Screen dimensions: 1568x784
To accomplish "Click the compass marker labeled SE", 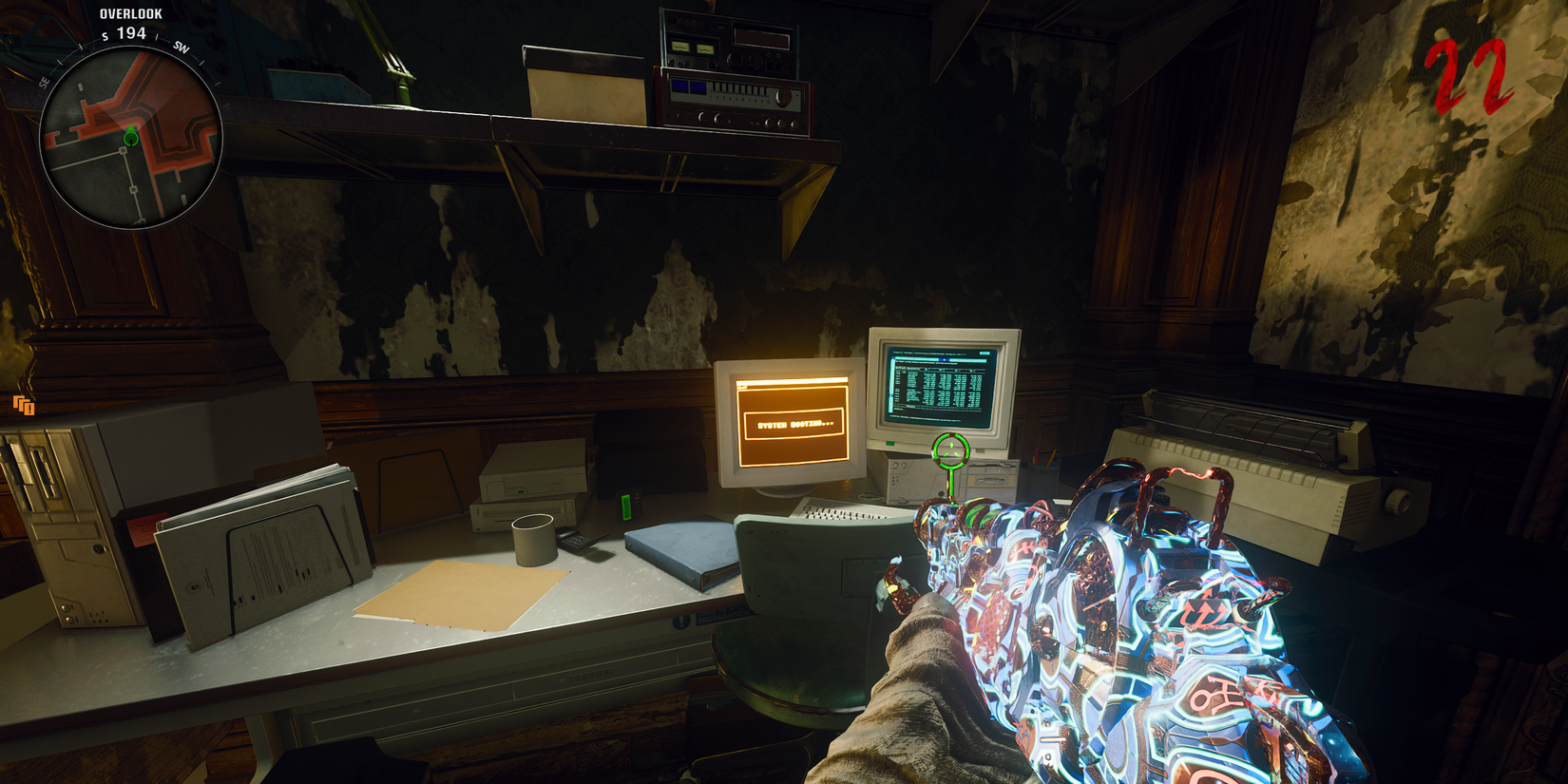I will (44, 82).
